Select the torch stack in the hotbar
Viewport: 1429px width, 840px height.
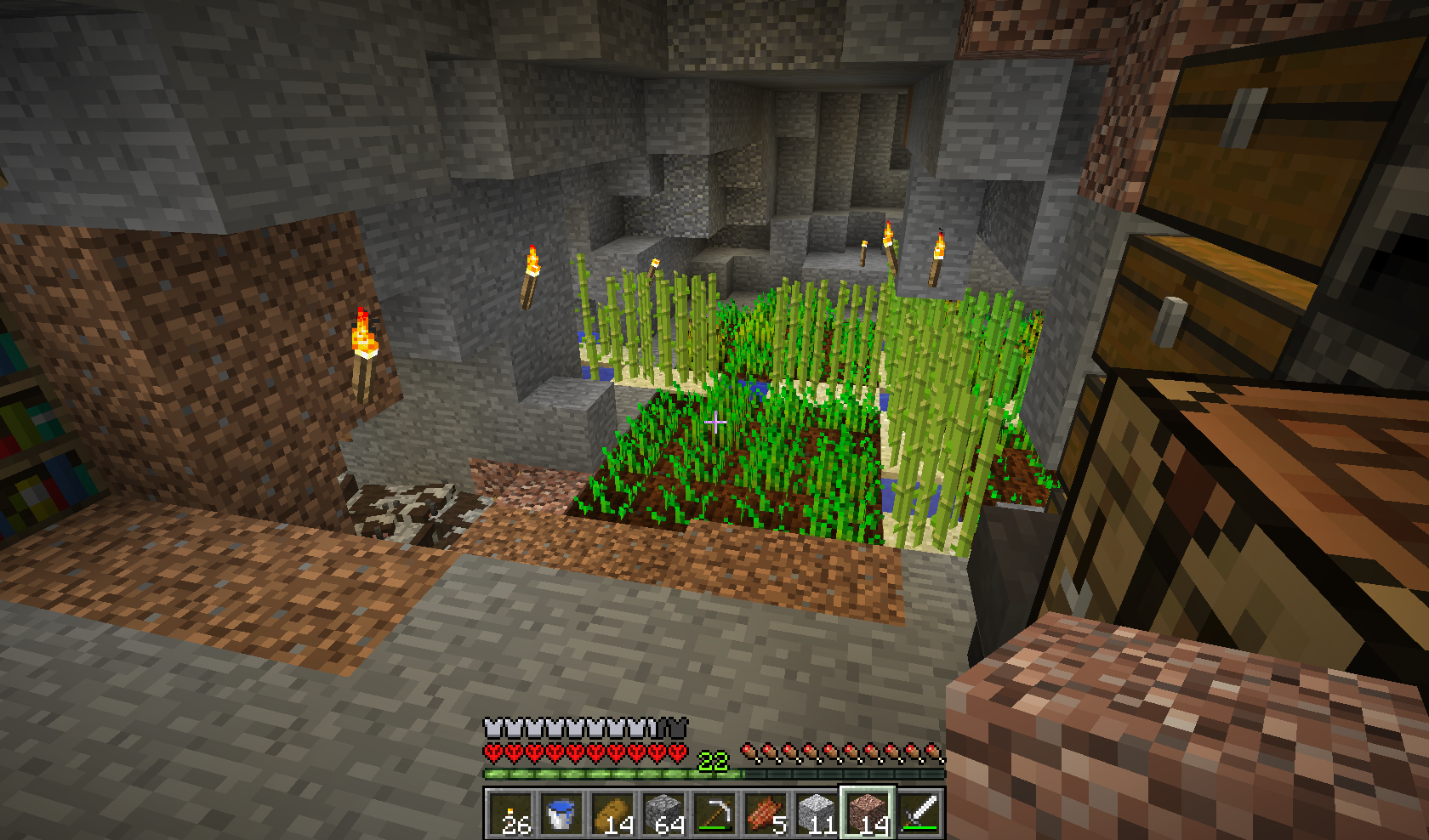pyautogui.click(x=510, y=814)
